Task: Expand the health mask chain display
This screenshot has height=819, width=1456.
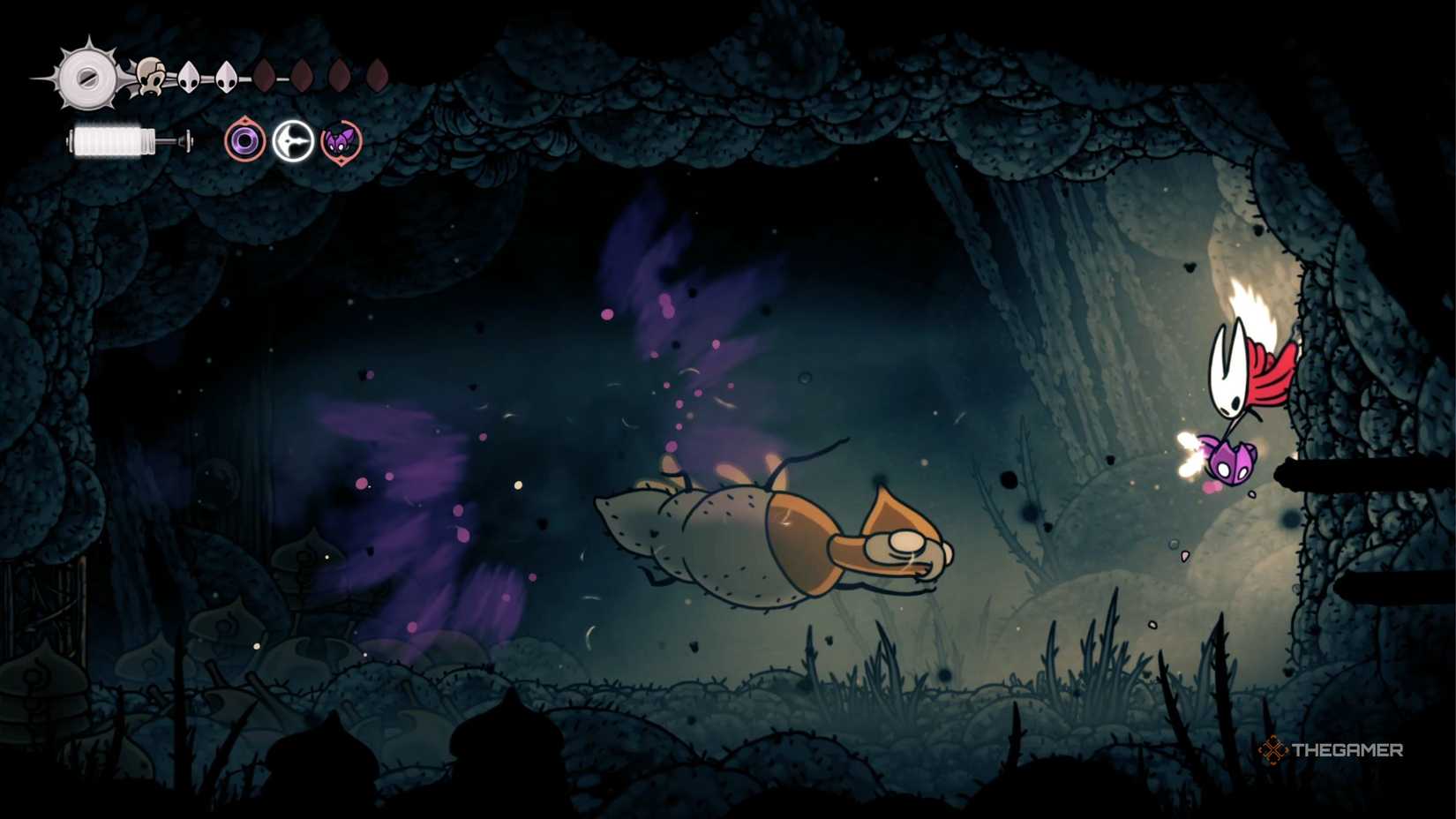Action: (x=256, y=75)
